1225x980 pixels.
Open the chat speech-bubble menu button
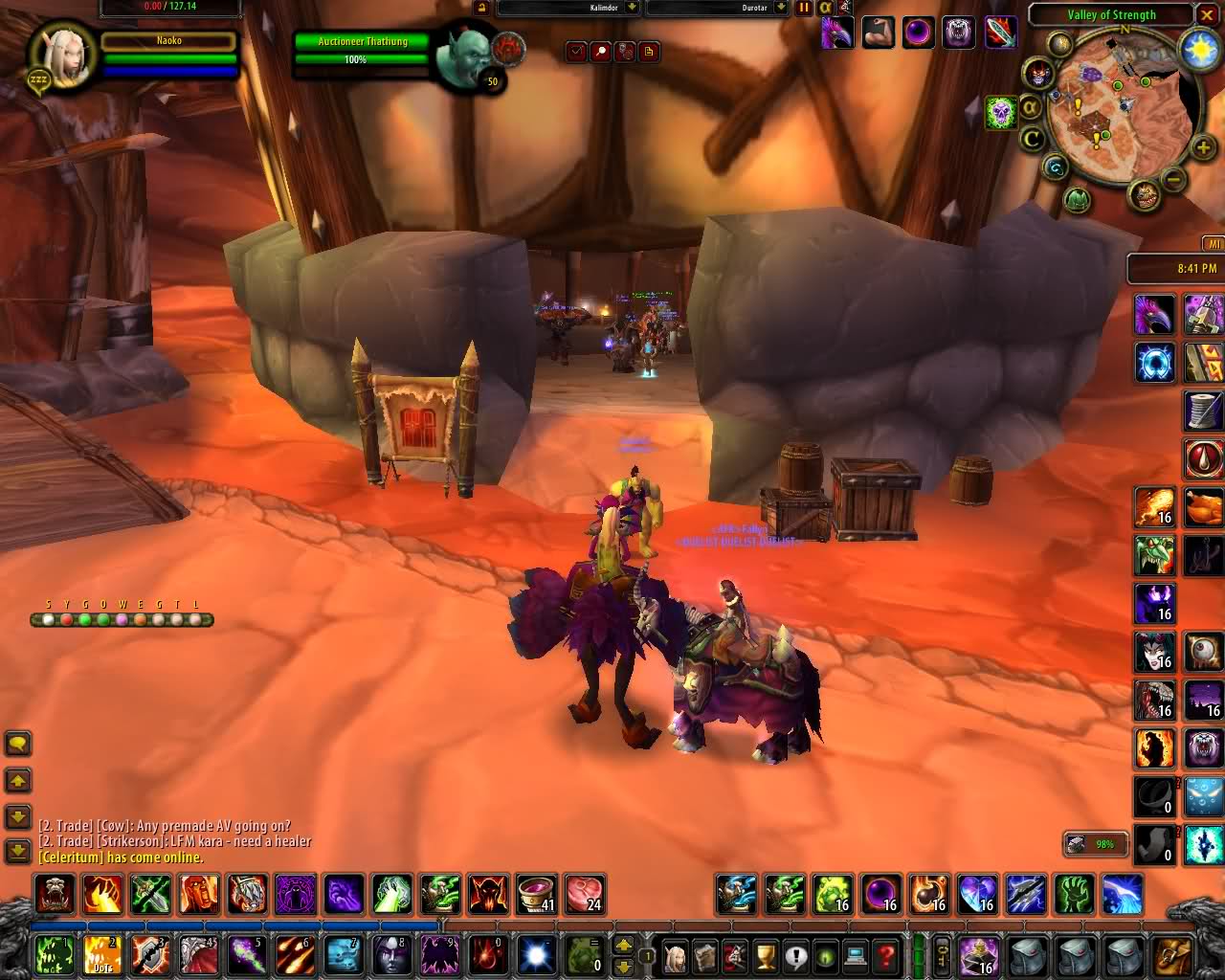[18, 744]
